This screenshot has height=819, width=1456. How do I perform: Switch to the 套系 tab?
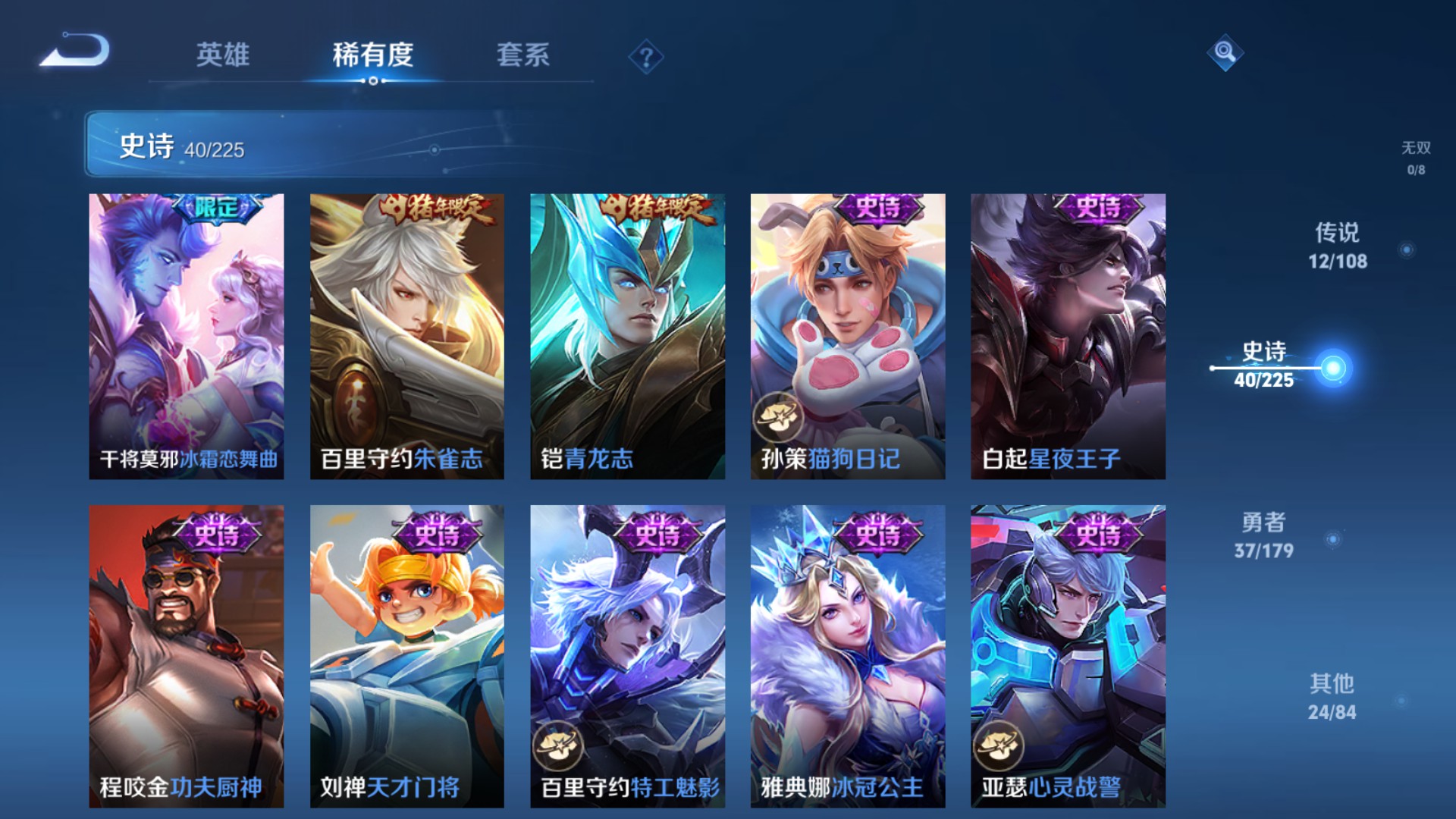[525, 55]
